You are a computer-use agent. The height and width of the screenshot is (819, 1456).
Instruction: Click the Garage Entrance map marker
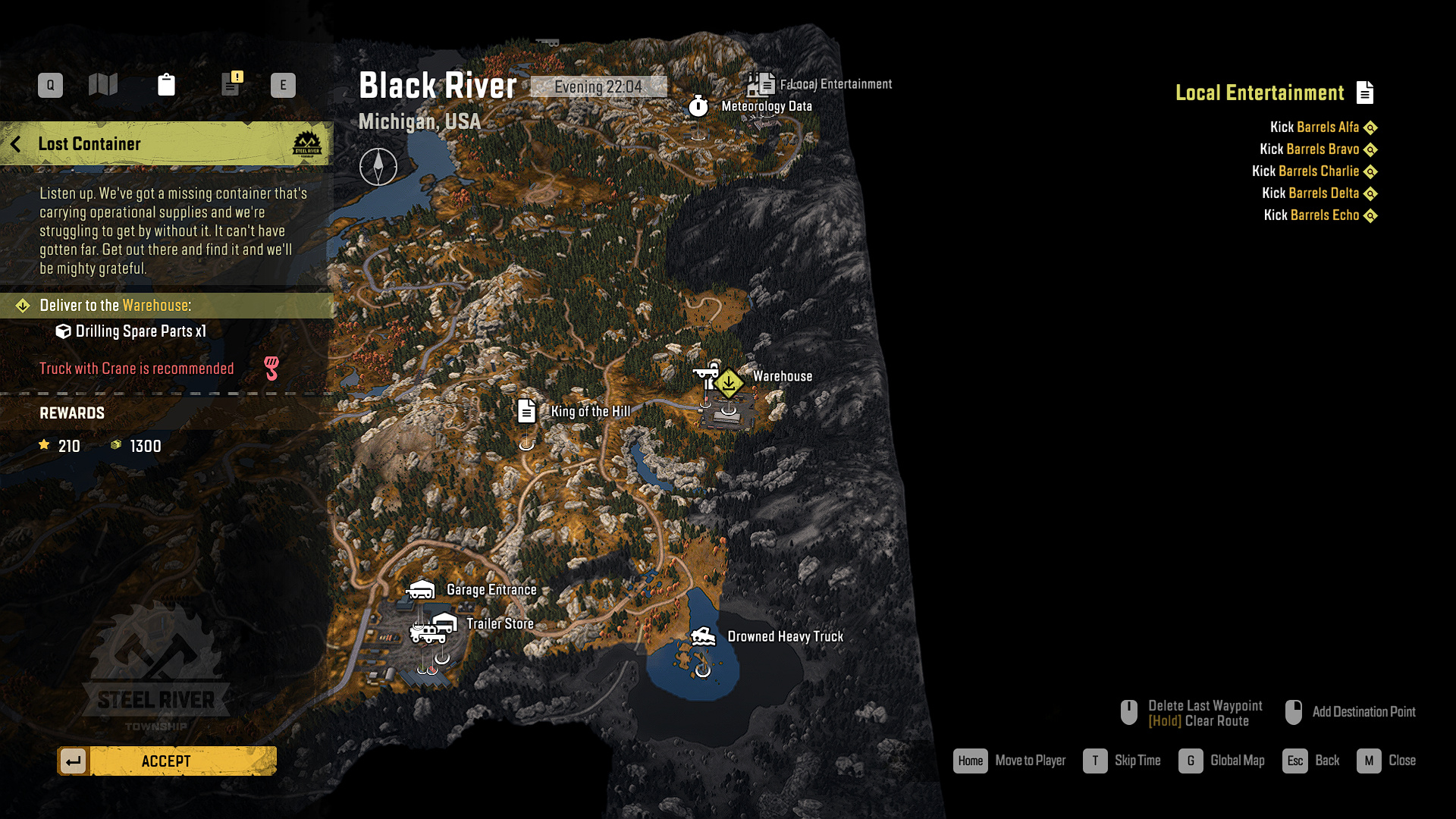pos(421,589)
